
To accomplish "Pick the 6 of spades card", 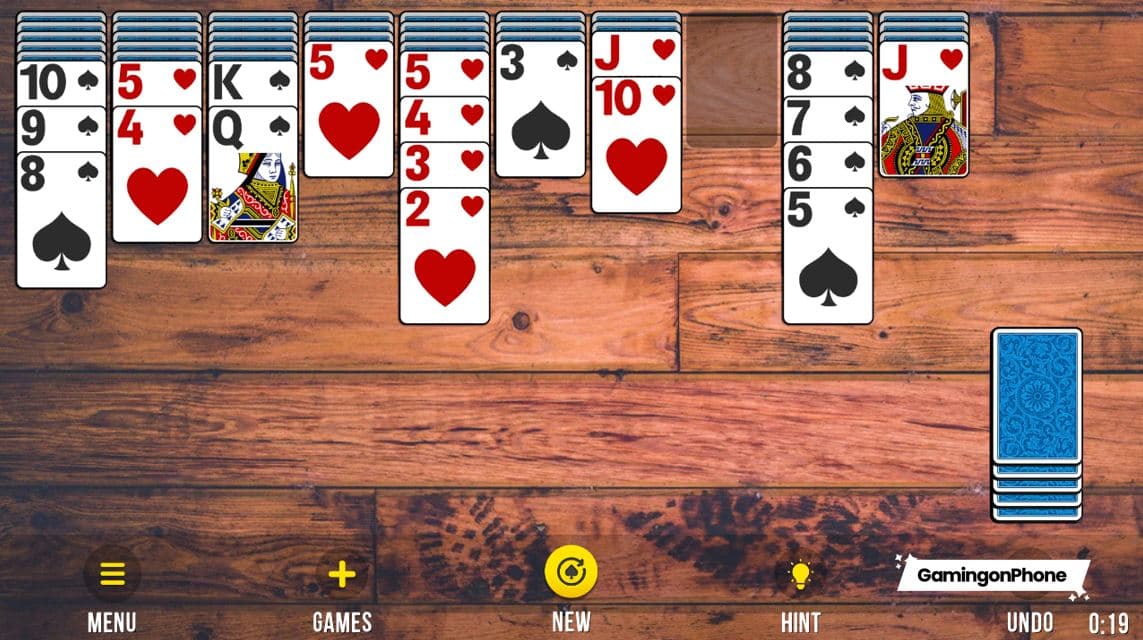I will click(828, 164).
